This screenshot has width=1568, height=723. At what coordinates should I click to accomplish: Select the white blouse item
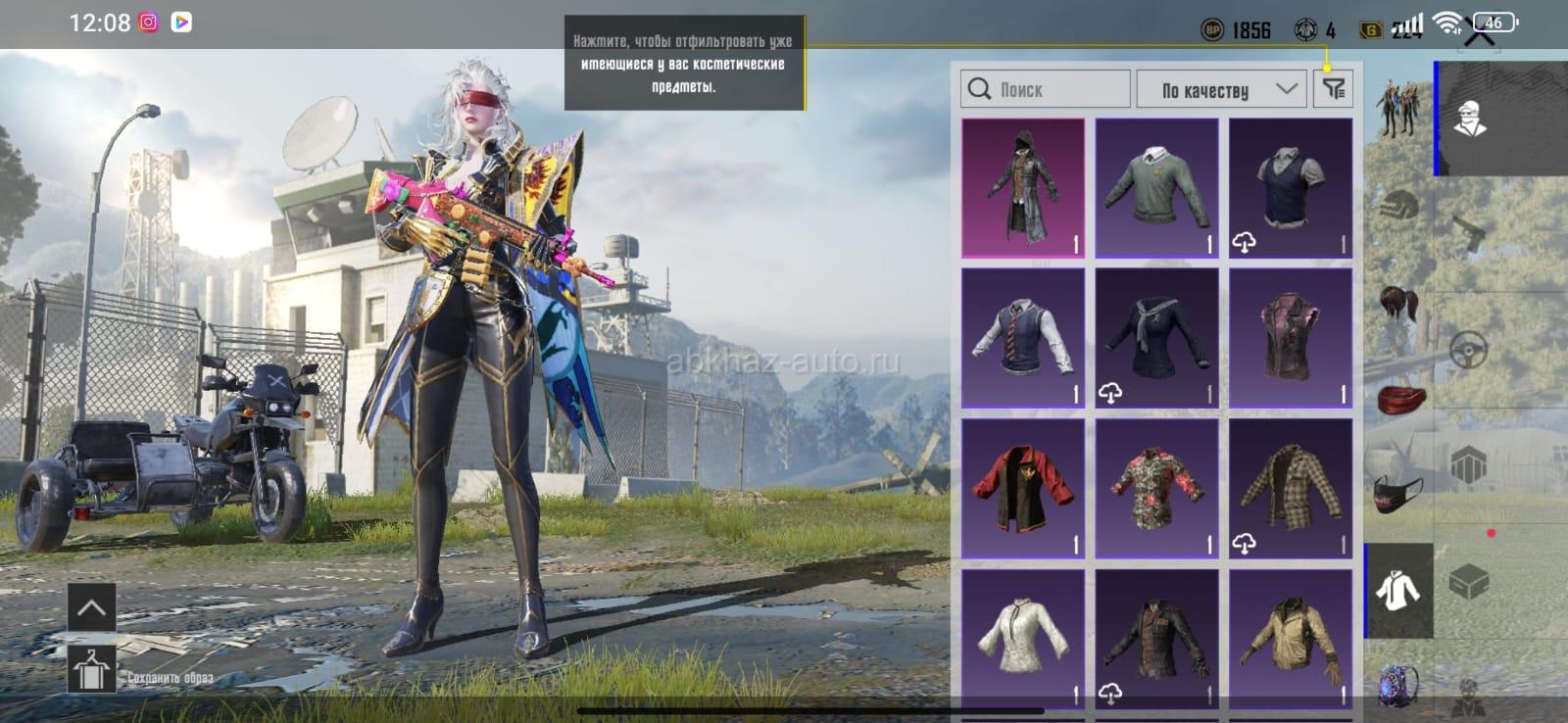(1023, 637)
